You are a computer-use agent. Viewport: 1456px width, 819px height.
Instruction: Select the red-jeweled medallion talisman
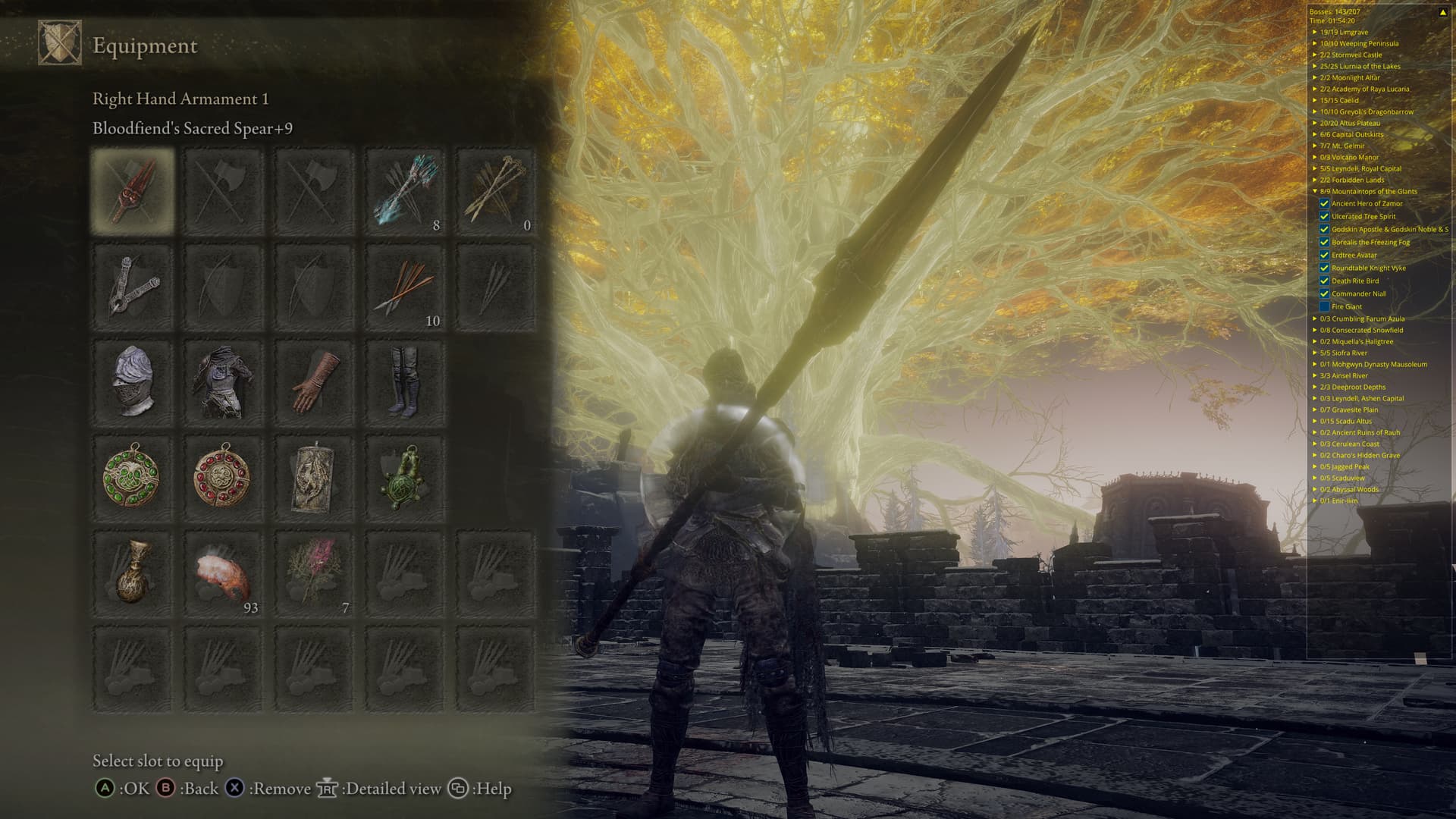click(223, 478)
